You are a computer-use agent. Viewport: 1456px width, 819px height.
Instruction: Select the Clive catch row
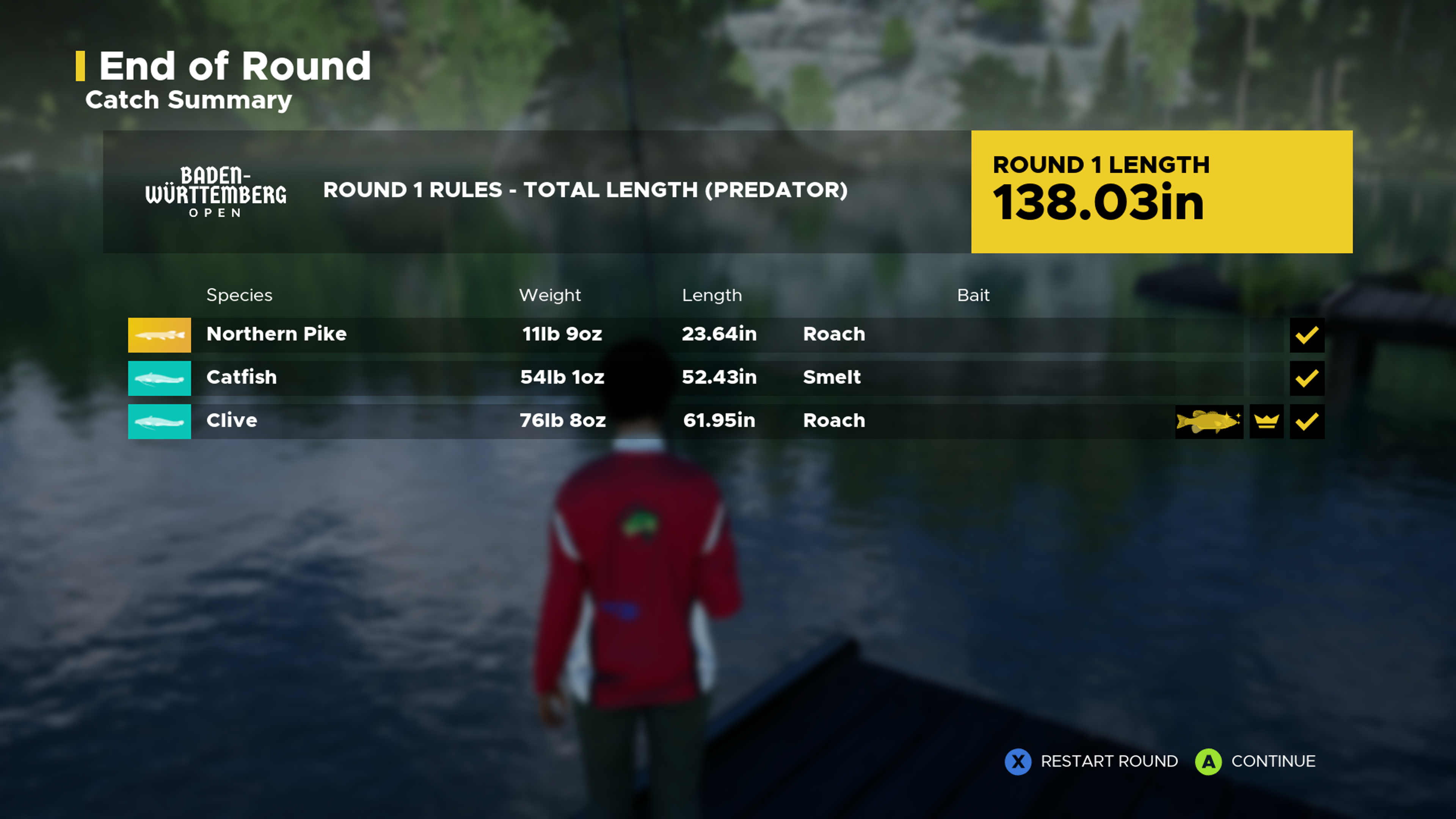[x=678, y=421]
